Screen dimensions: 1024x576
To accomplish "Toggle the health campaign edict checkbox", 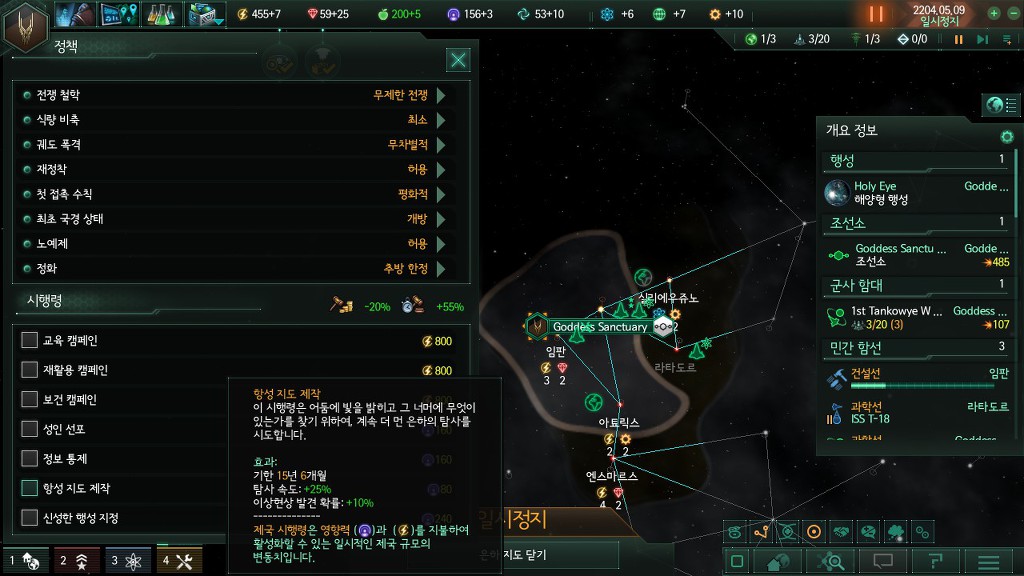I will (30, 400).
